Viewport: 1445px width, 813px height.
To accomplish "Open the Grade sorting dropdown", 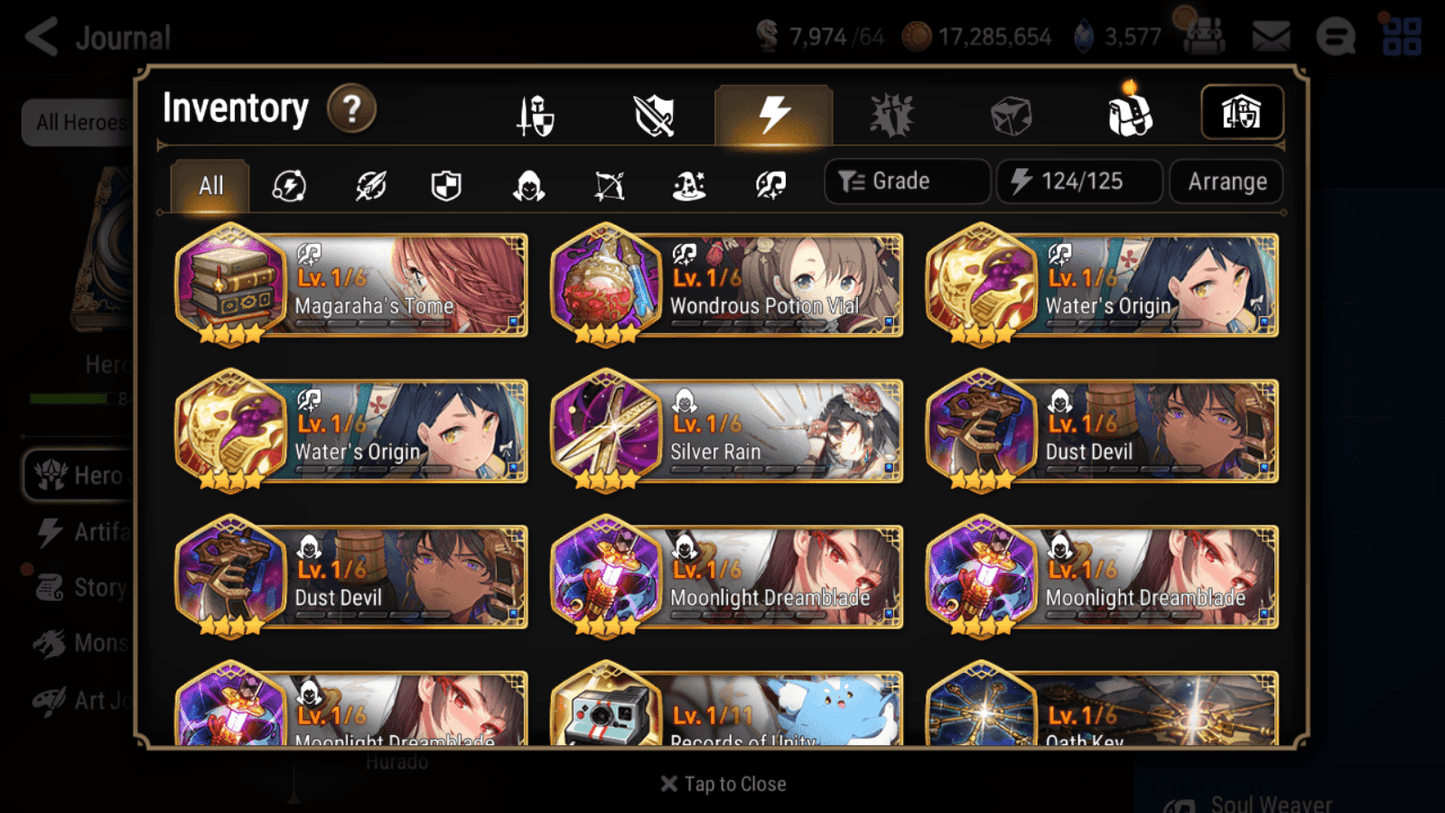I will tap(906, 181).
